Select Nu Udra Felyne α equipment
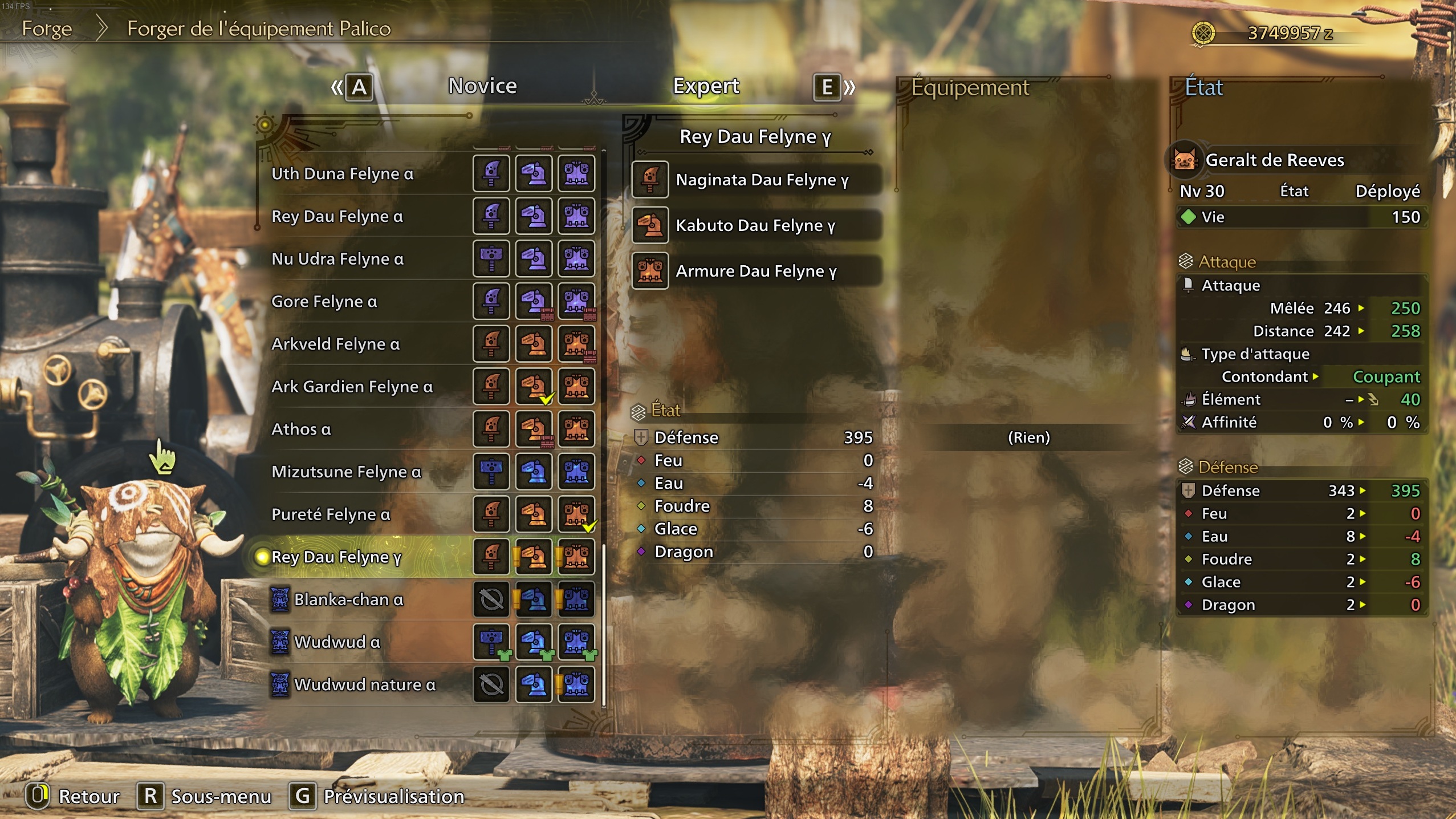This screenshot has width=1456, height=819. tap(337, 259)
